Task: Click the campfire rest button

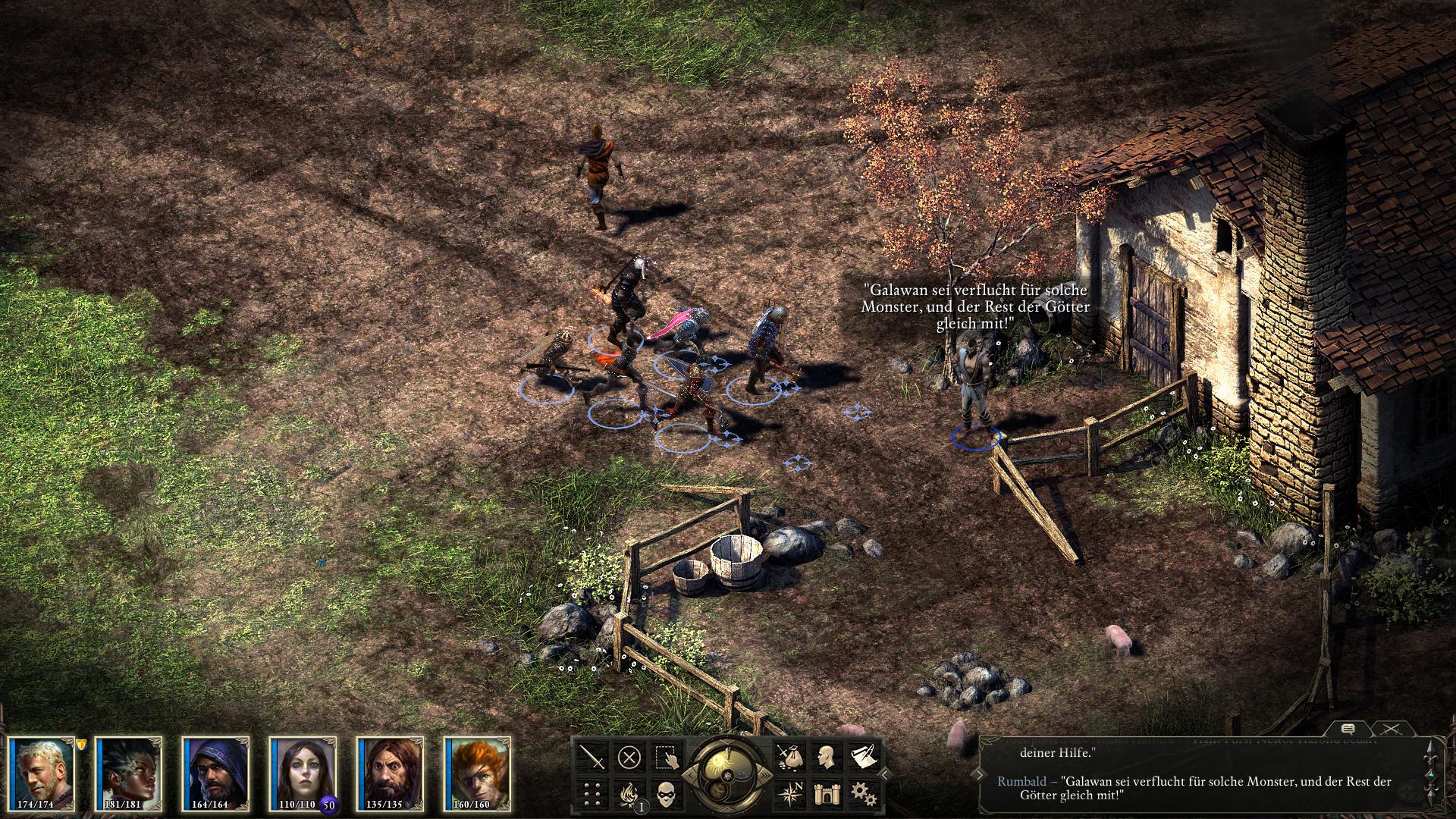Action: [629, 793]
